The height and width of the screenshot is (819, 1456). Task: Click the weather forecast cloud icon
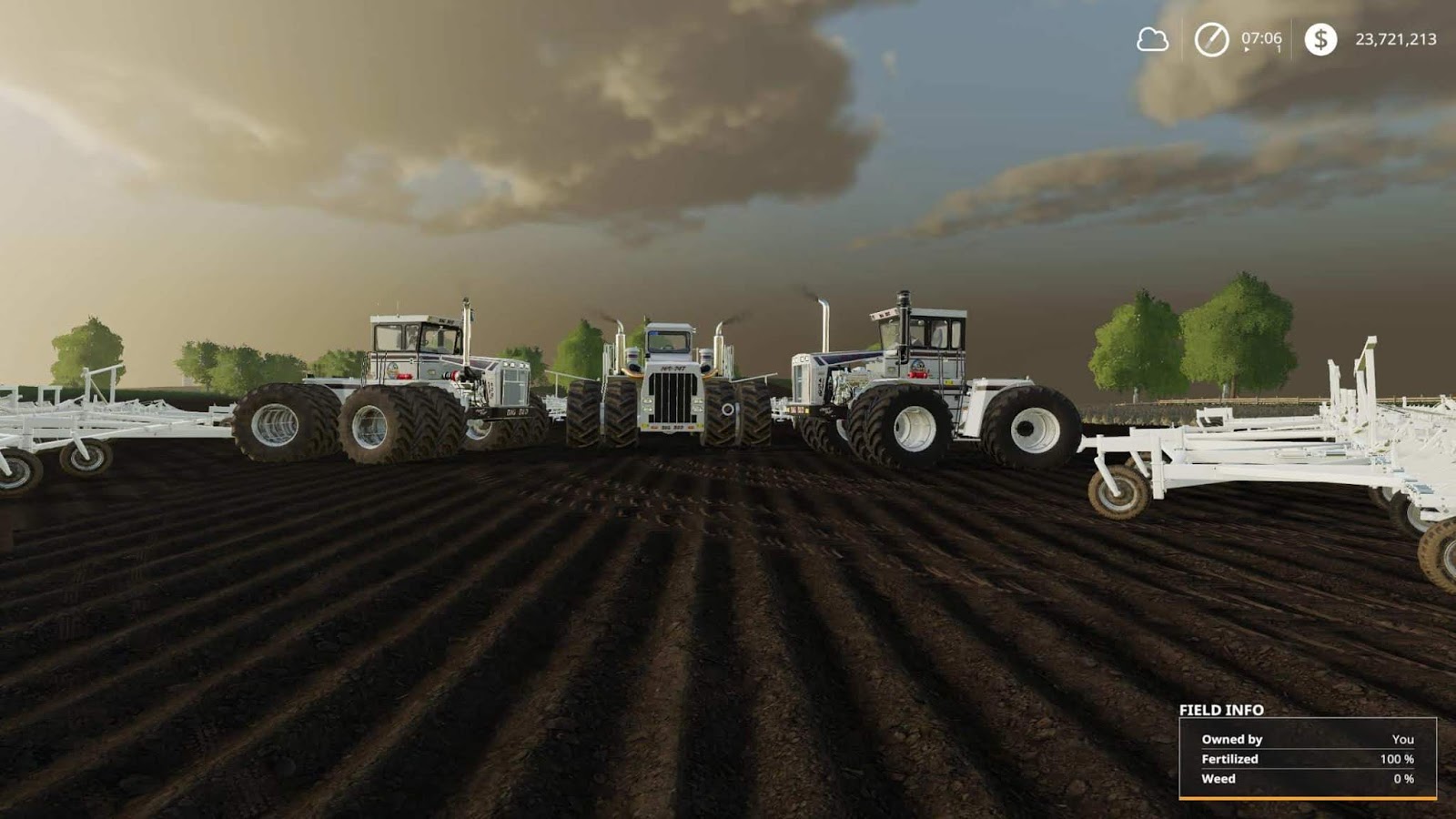[1150, 40]
